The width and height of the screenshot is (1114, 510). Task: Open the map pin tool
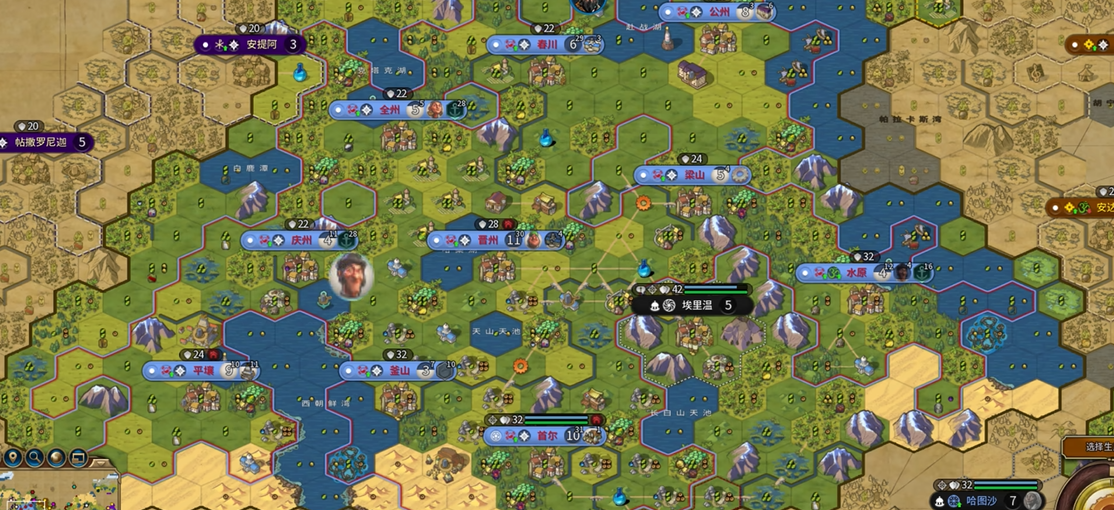(x=13, y=458)
